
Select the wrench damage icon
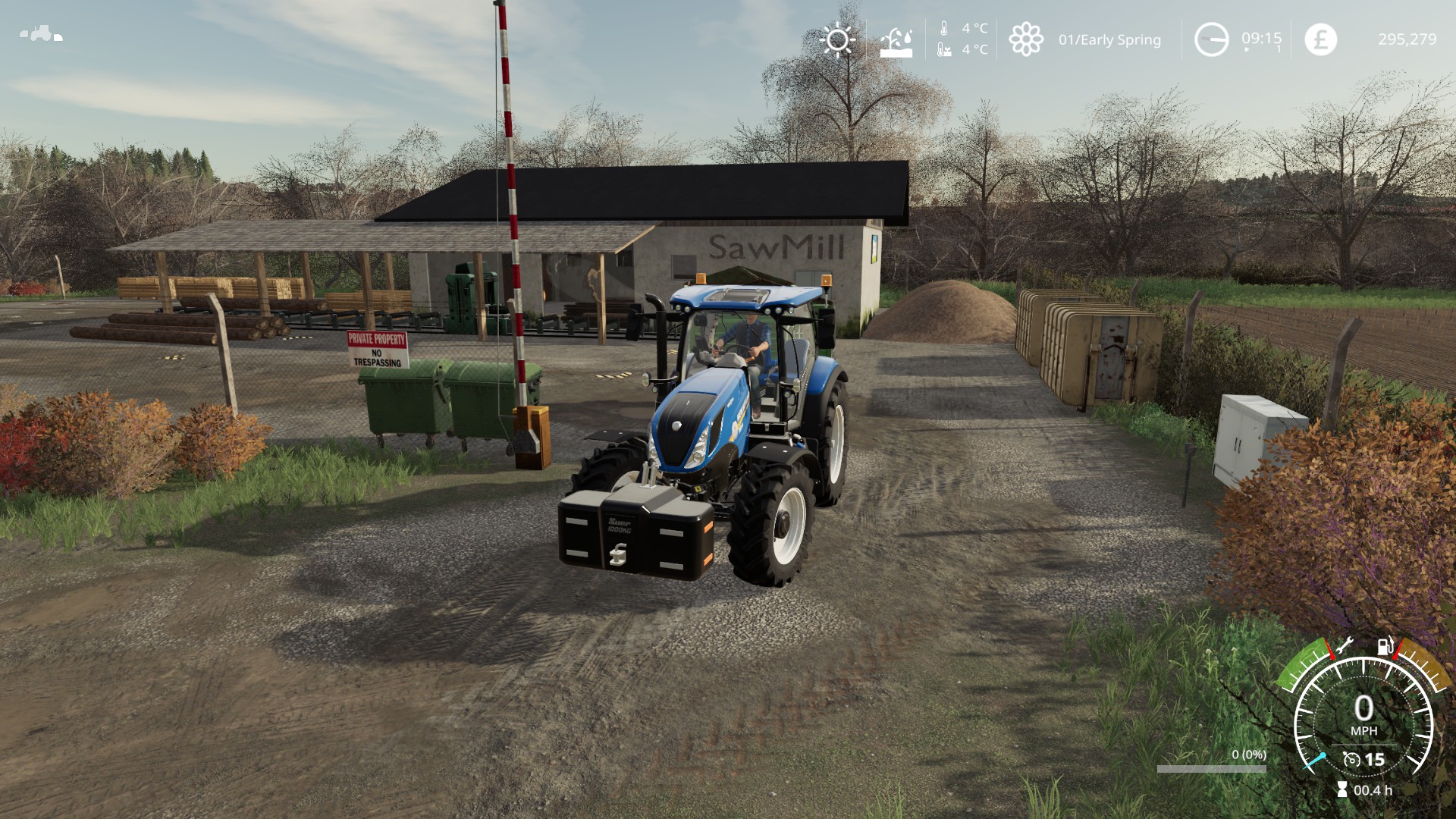coord(1343,646)
